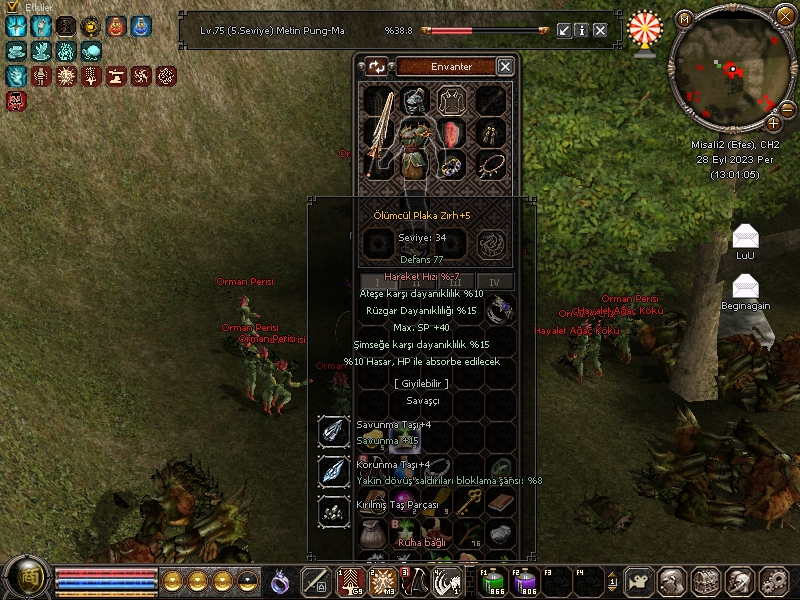
Task: Click the arrow button on target bar
Action: click(564, 31)
